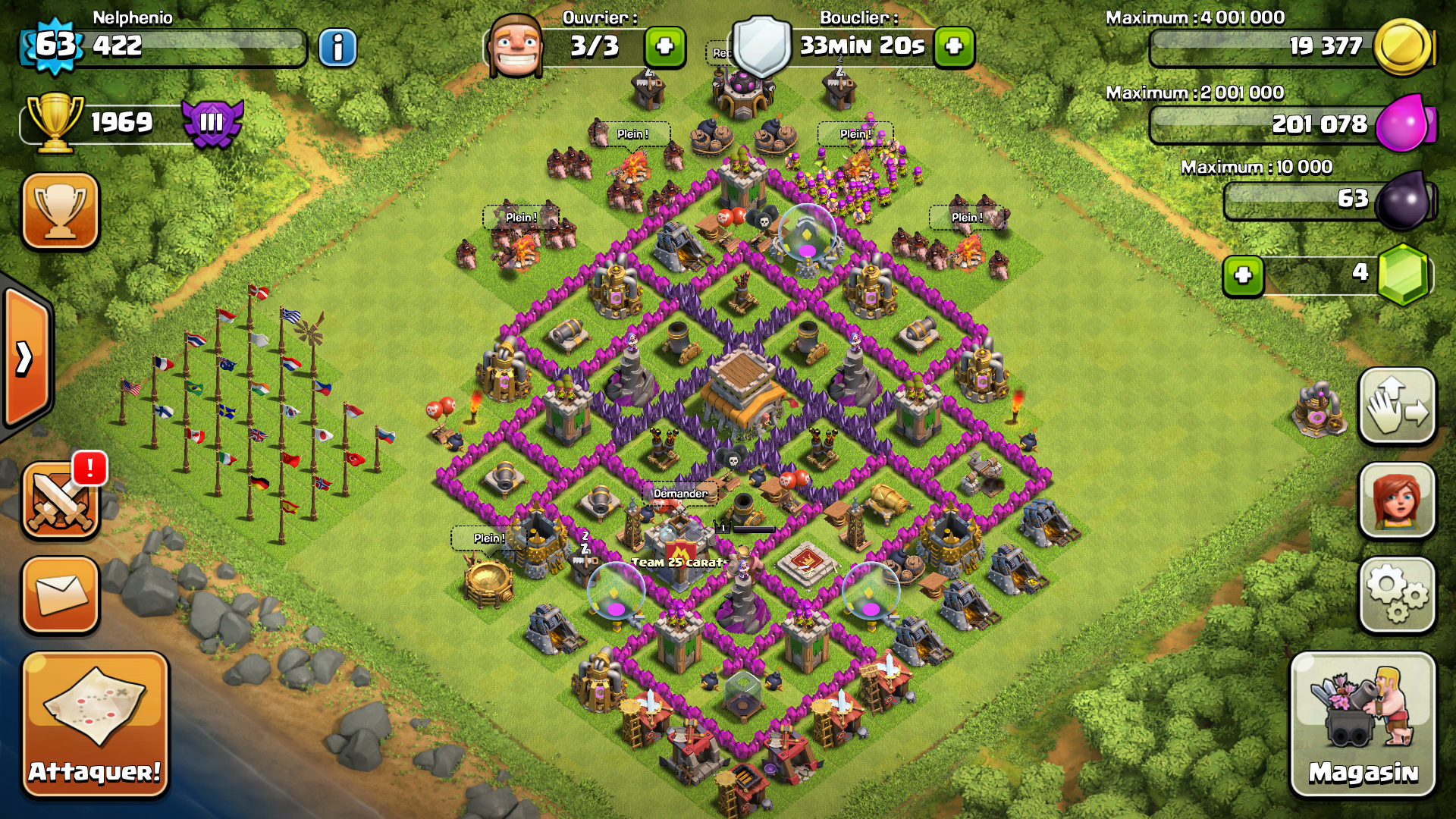Open the red-haired Valkyrie profile button
This screenshot has height=819, width=1456.
pyautogui.click(x=1397, y=500)
